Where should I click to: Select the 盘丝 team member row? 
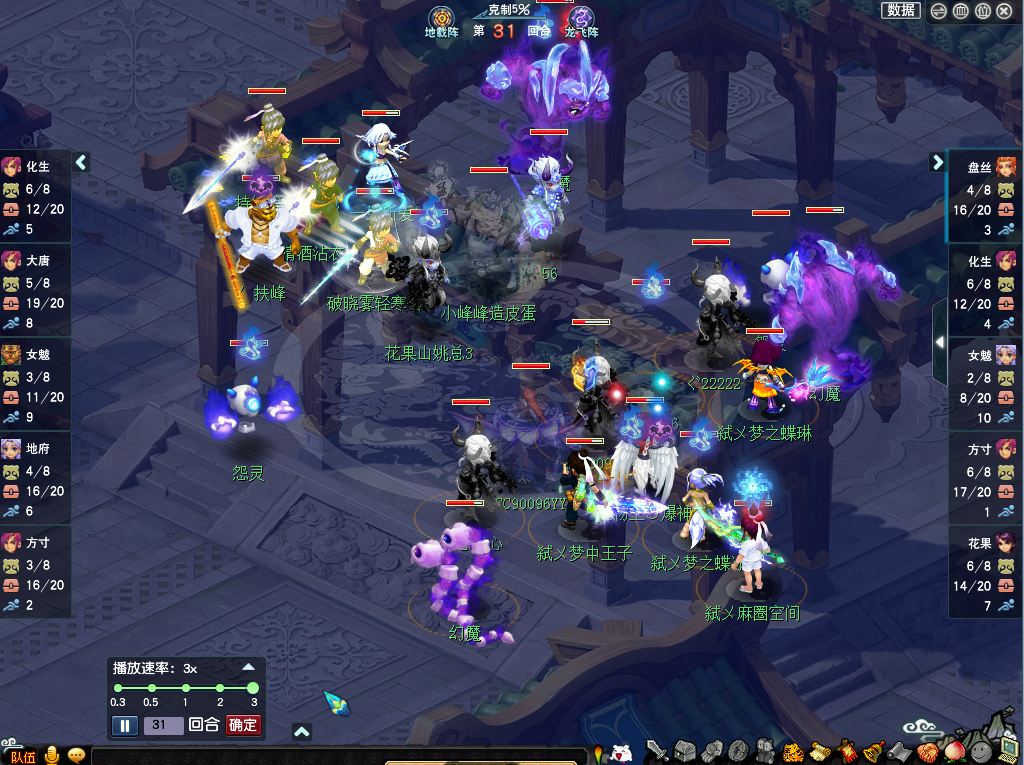[984, 197]
